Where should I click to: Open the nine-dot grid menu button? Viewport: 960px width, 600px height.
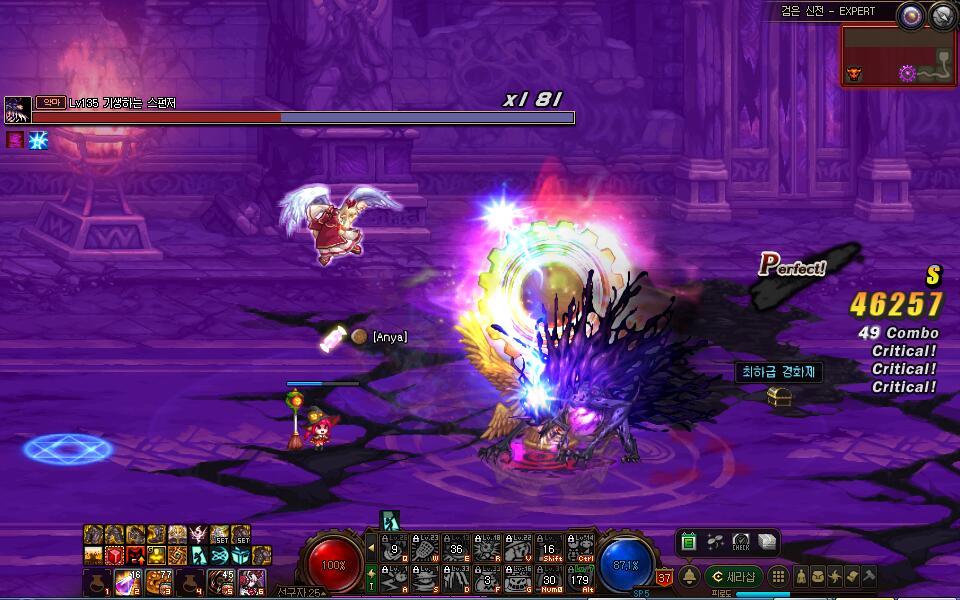(778, 577)
